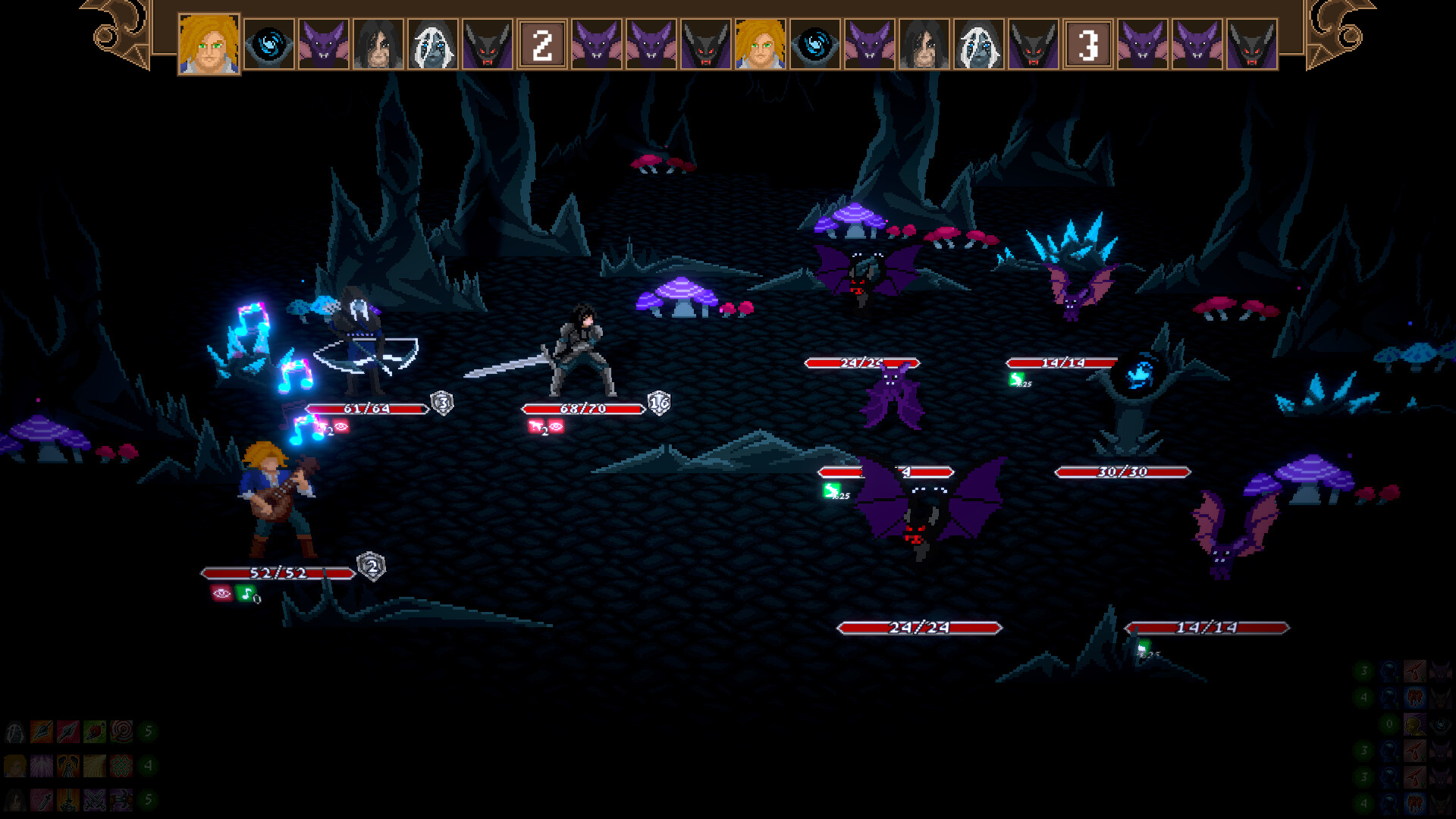
Task: Use the kneeling prayer ability icon
Action: pos(68,766)
